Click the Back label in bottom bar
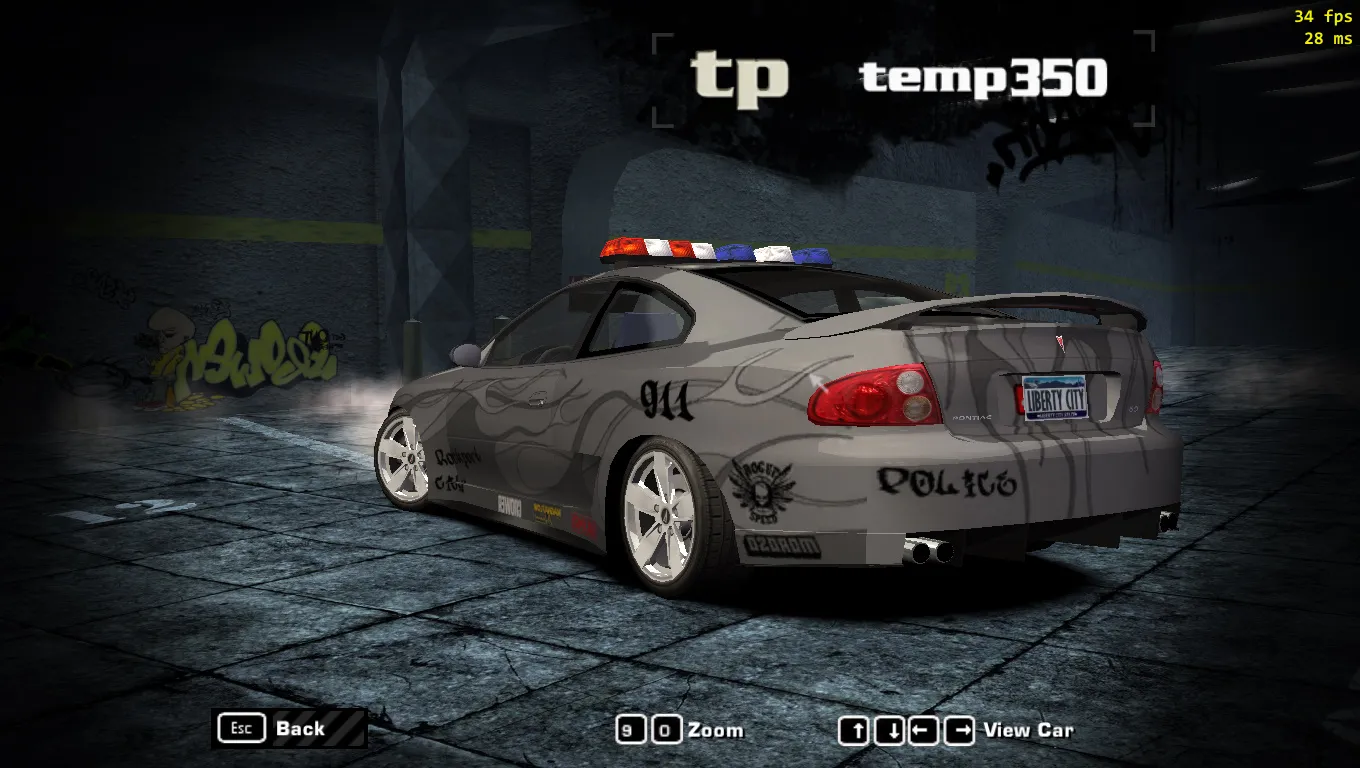 pyautogui.click(x=299, y=729)
